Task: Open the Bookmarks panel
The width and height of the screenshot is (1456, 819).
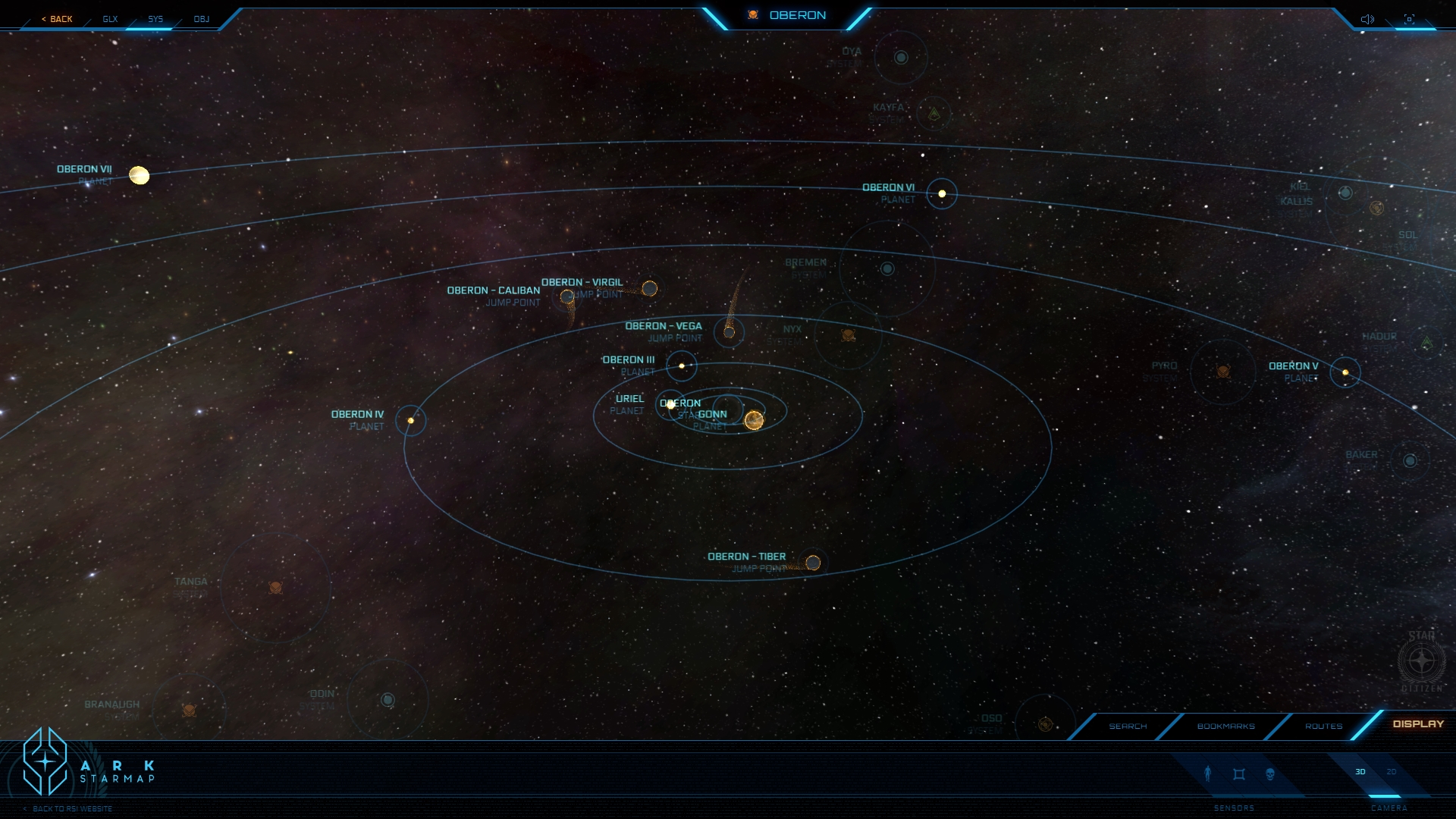Action: [1225, 726]
